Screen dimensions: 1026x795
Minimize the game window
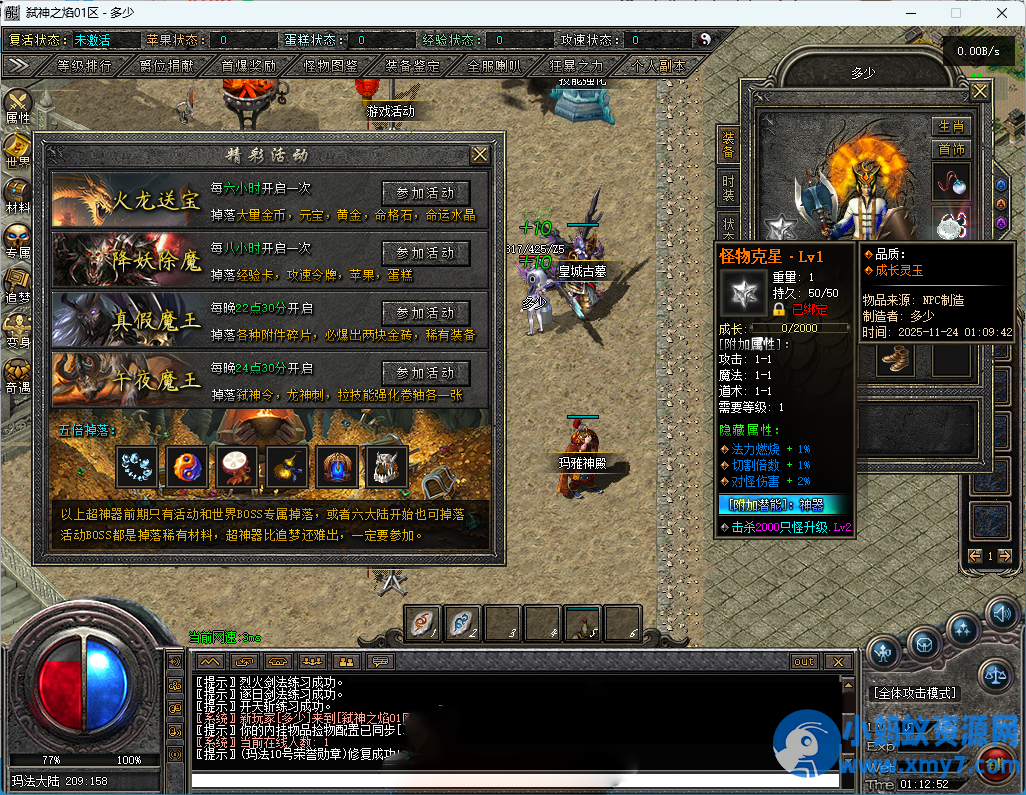pyautogui.click(x=911, y=14)
